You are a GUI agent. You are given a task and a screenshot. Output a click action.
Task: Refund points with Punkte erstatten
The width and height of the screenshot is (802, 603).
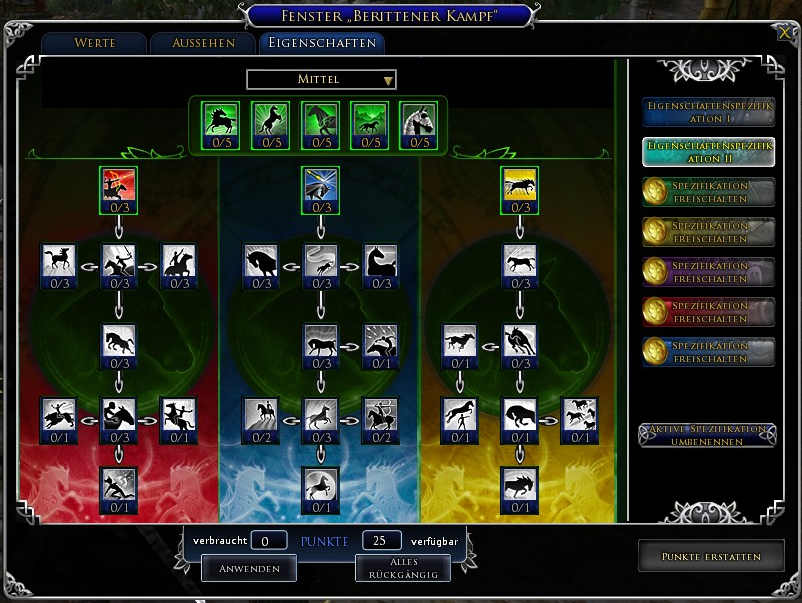(710, 556)
